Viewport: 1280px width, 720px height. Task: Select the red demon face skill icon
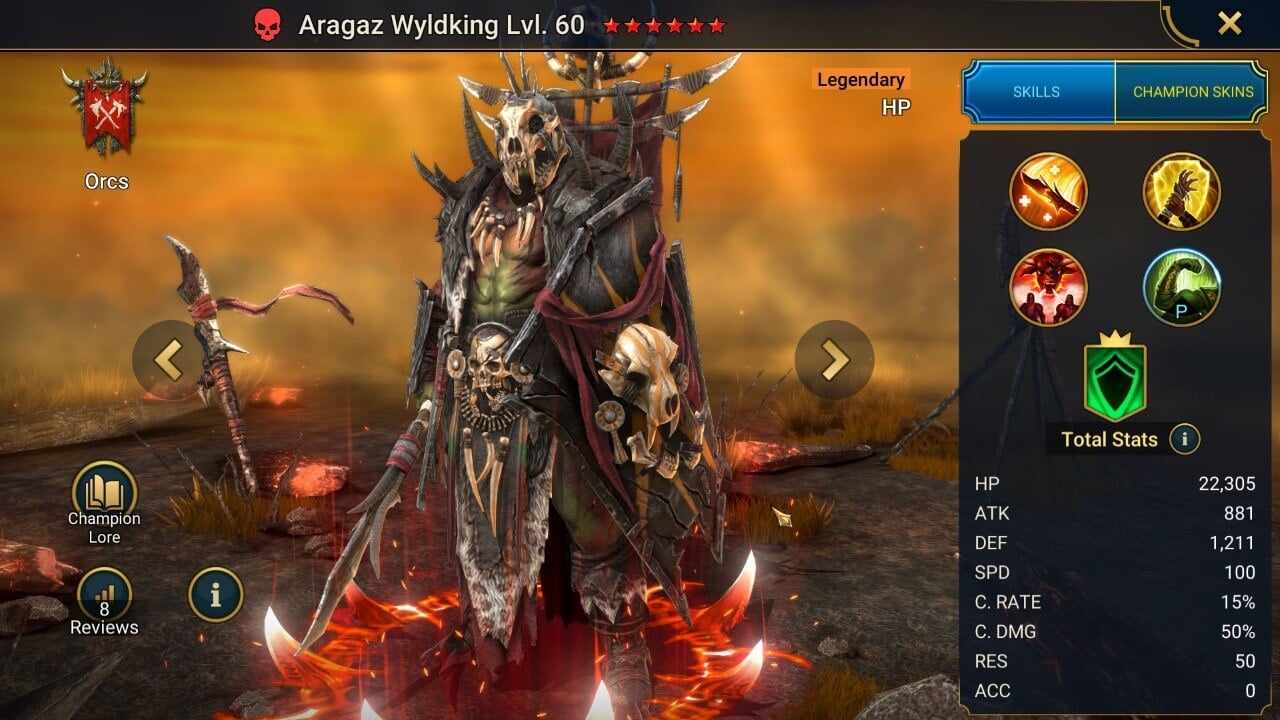coord(1048,287)
